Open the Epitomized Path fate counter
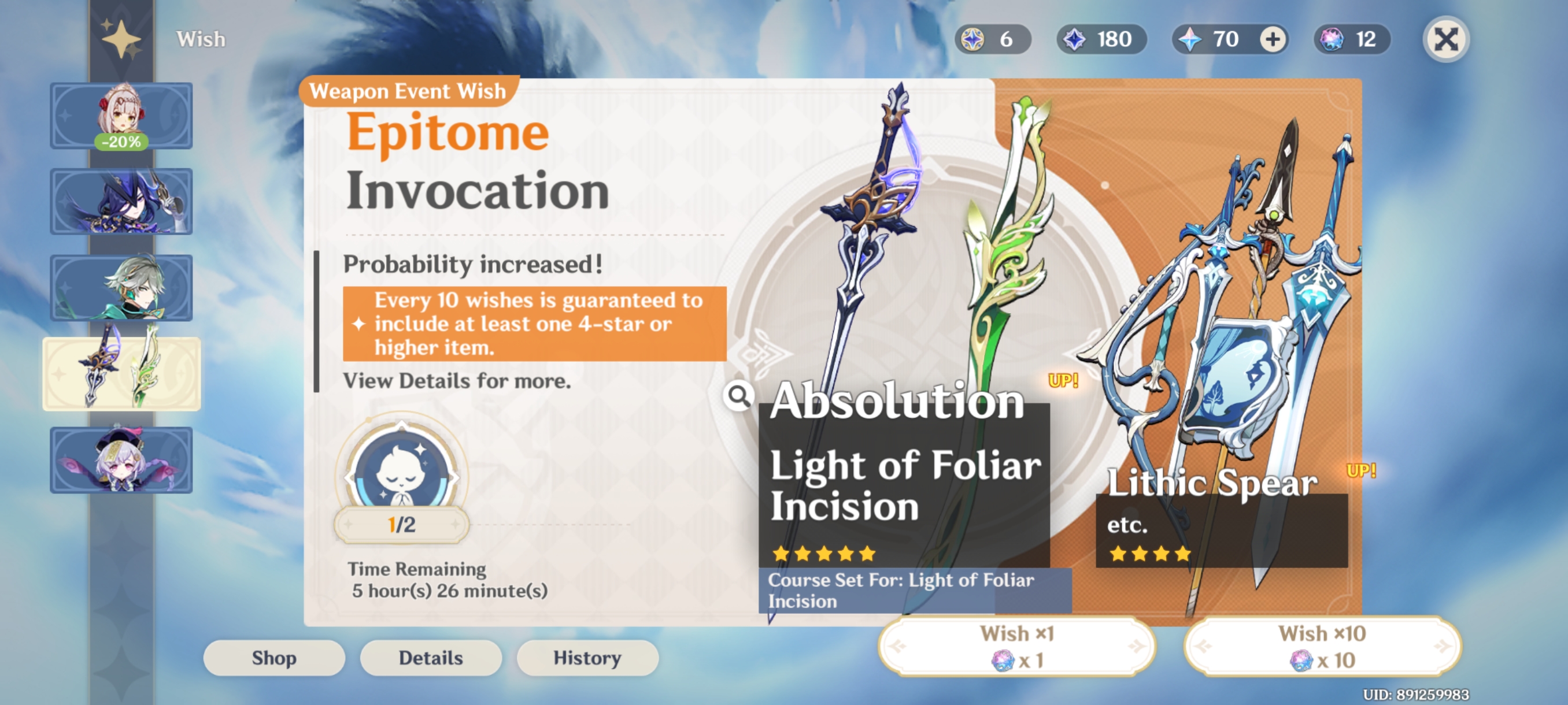 point(401,481)
